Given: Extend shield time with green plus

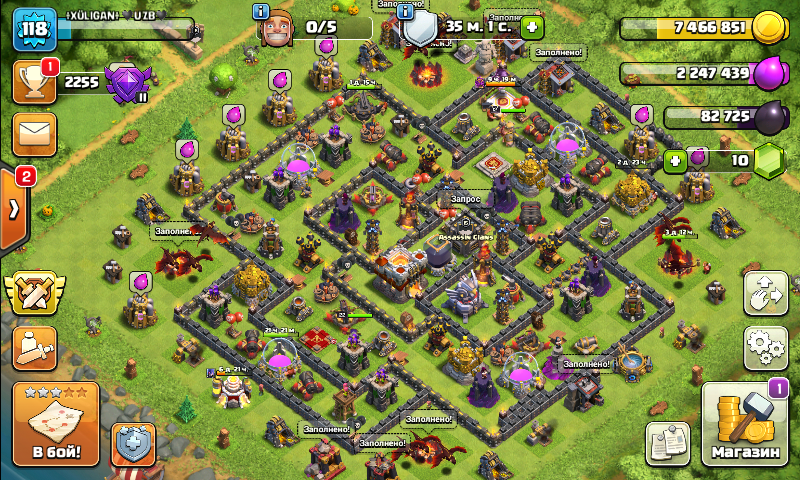Looking at the screenshot, I should tap(532, 27).
